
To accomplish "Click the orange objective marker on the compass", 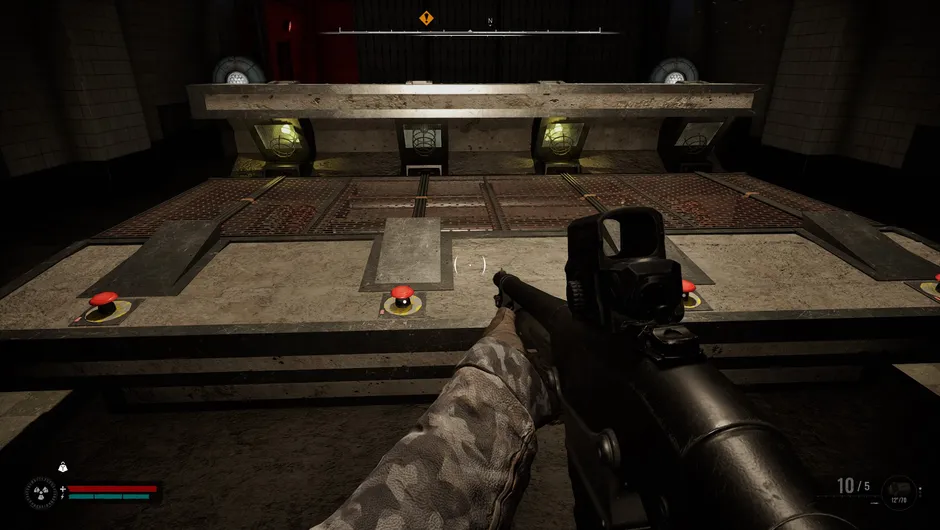I will point(426,18).
